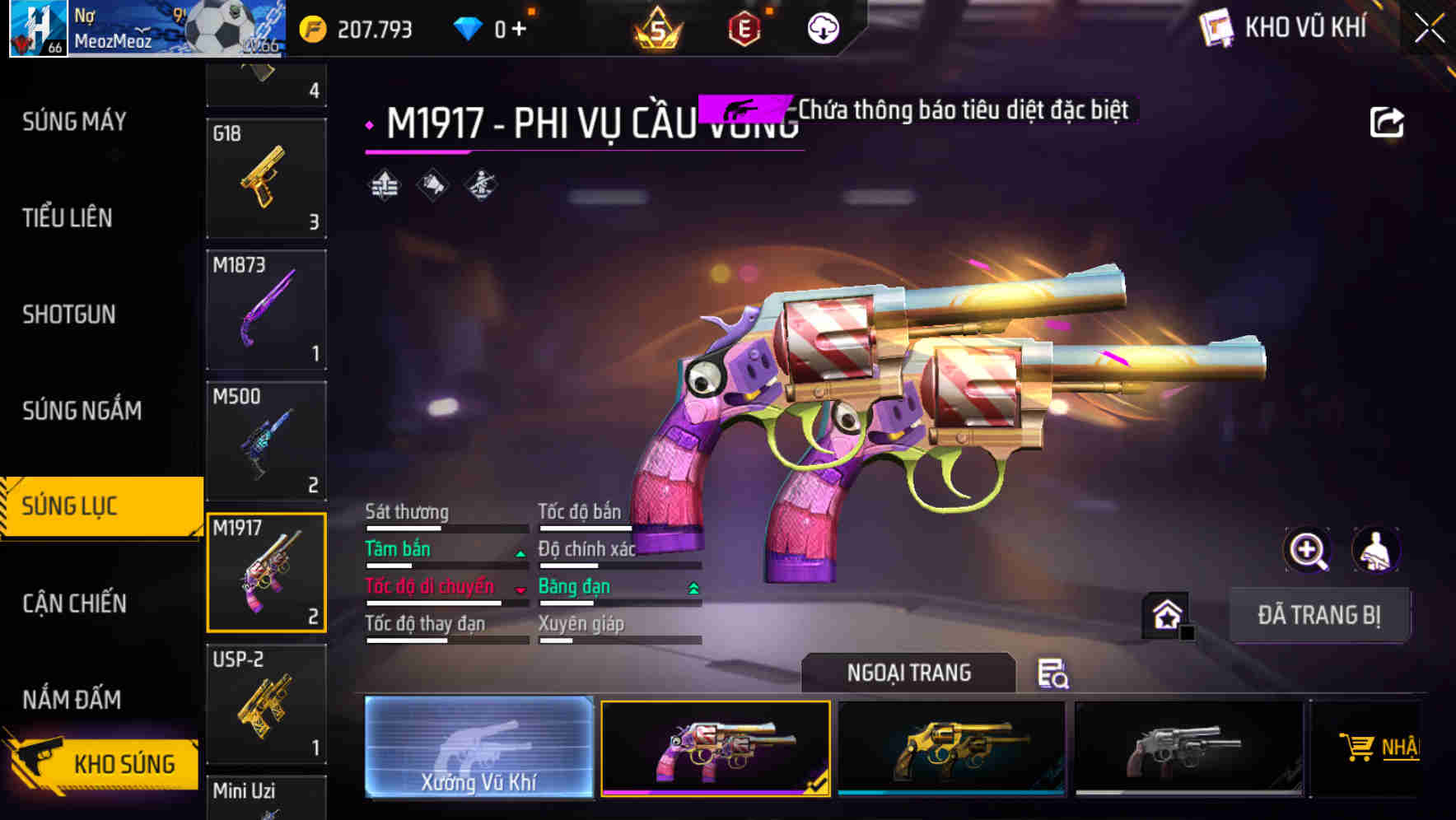This screenshot has width=1456, height=820.
Task: Click the weapon inspect icon beside the Ngoại Trang tab
Action: (1052, 675)
